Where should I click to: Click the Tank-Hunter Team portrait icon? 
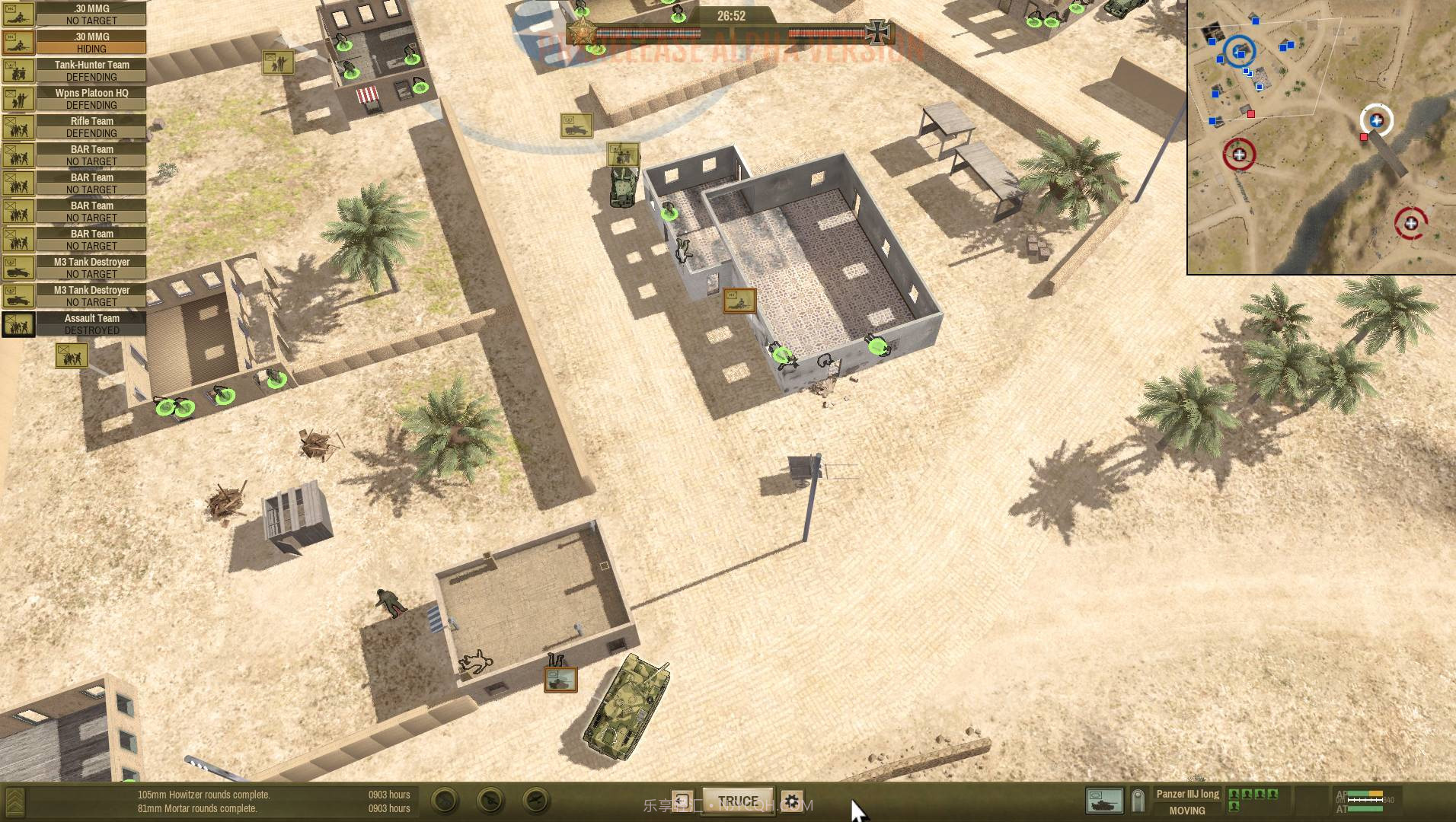point(18,70)
